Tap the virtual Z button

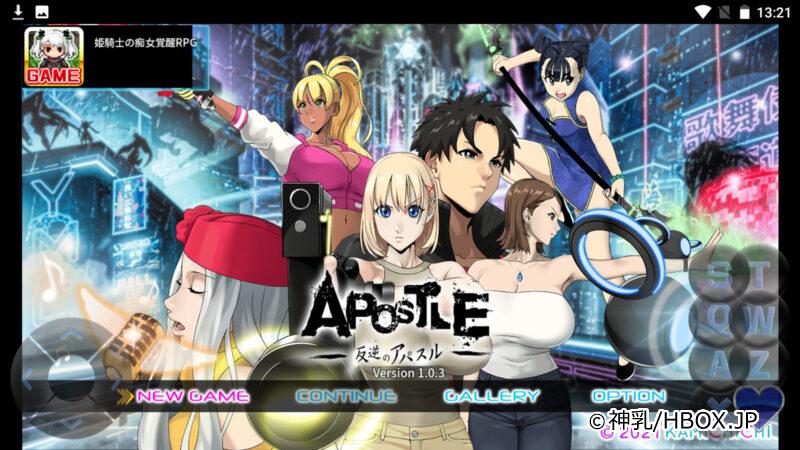click(x=761, y=364)
